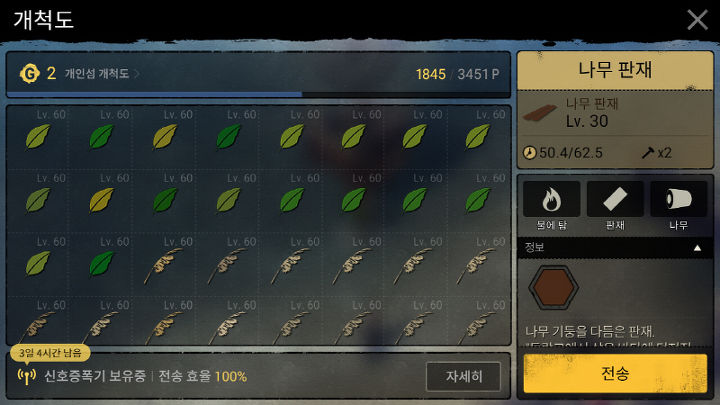Open the 개인섬 개척도 link
The width and height of the screenshot is (720, 405).
[102, 73]
